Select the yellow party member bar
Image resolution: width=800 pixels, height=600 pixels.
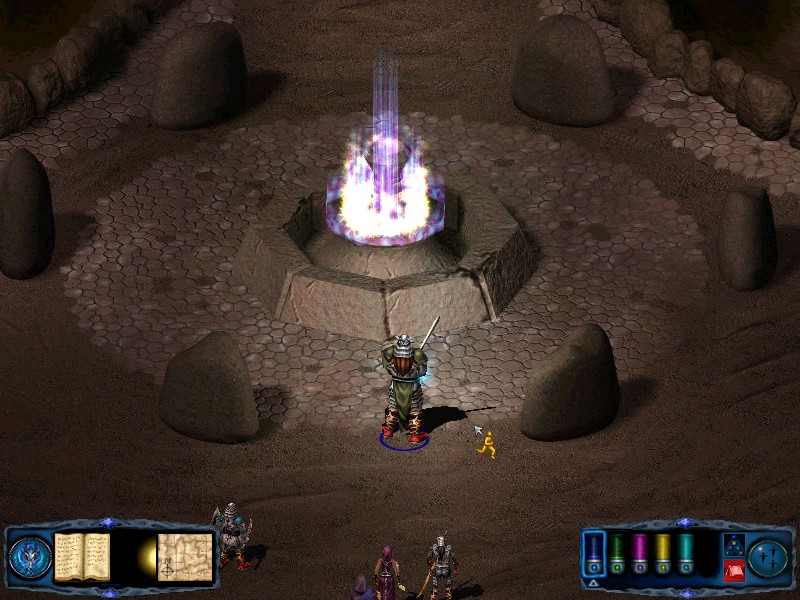[662, 551]
